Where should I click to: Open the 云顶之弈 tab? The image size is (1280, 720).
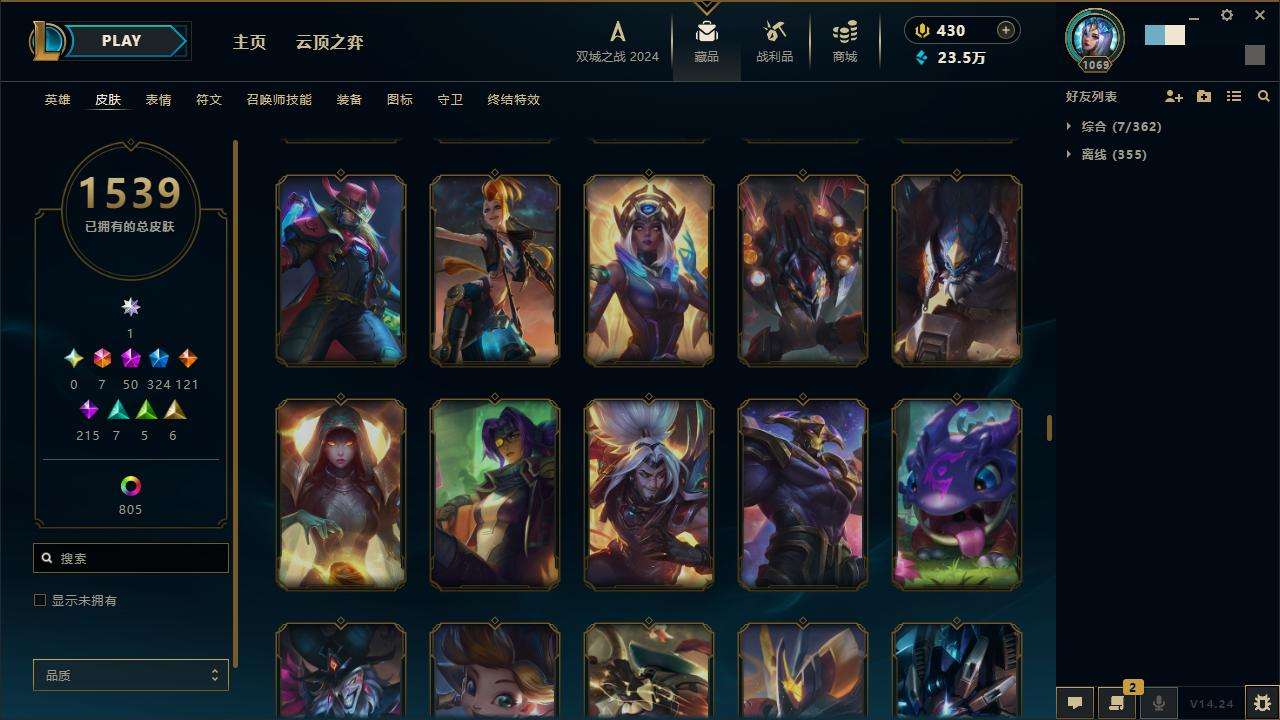[x=329, y=42]
